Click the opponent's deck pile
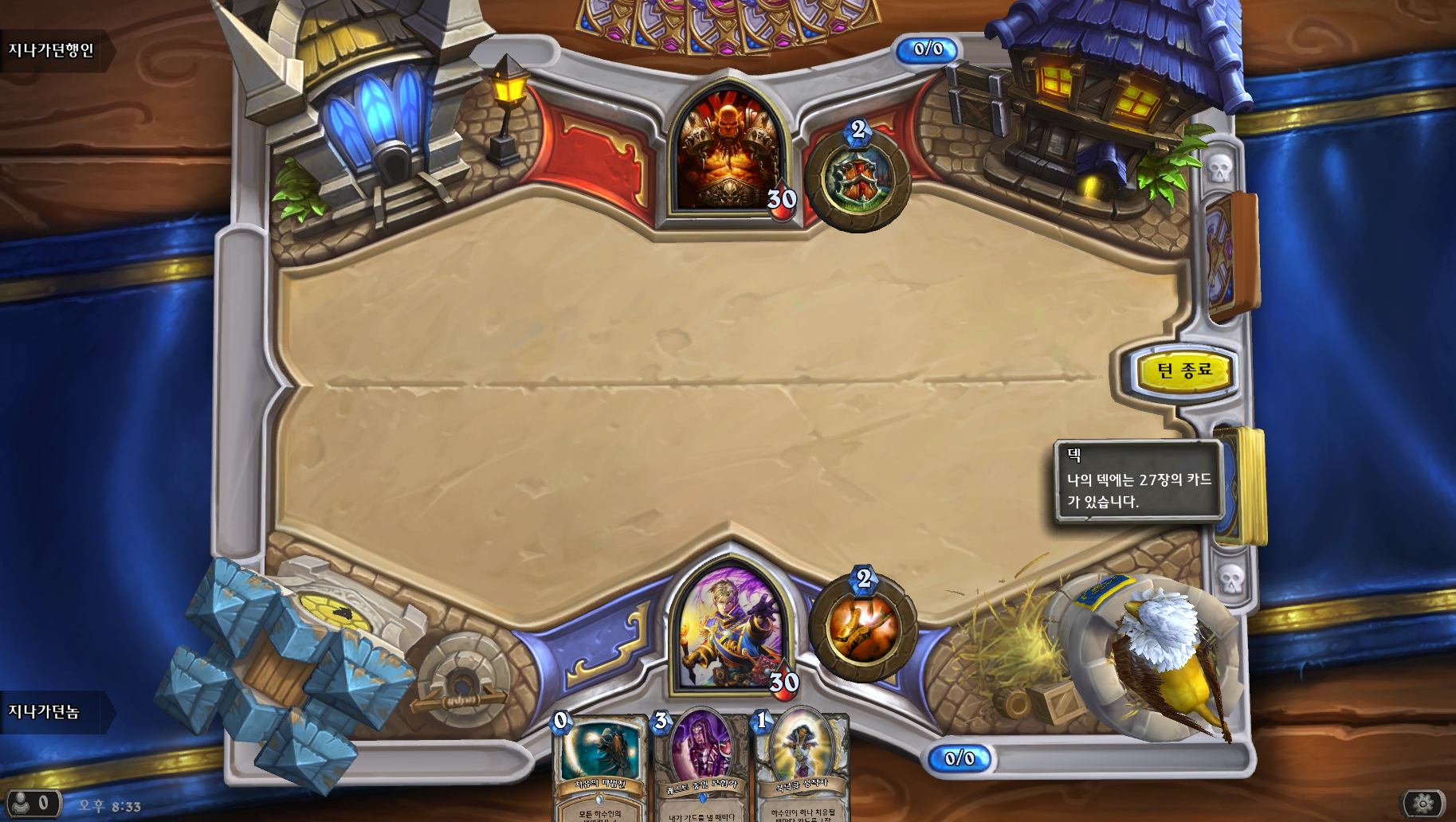Screen dimensions: 1456x822 pos(1229,256)
